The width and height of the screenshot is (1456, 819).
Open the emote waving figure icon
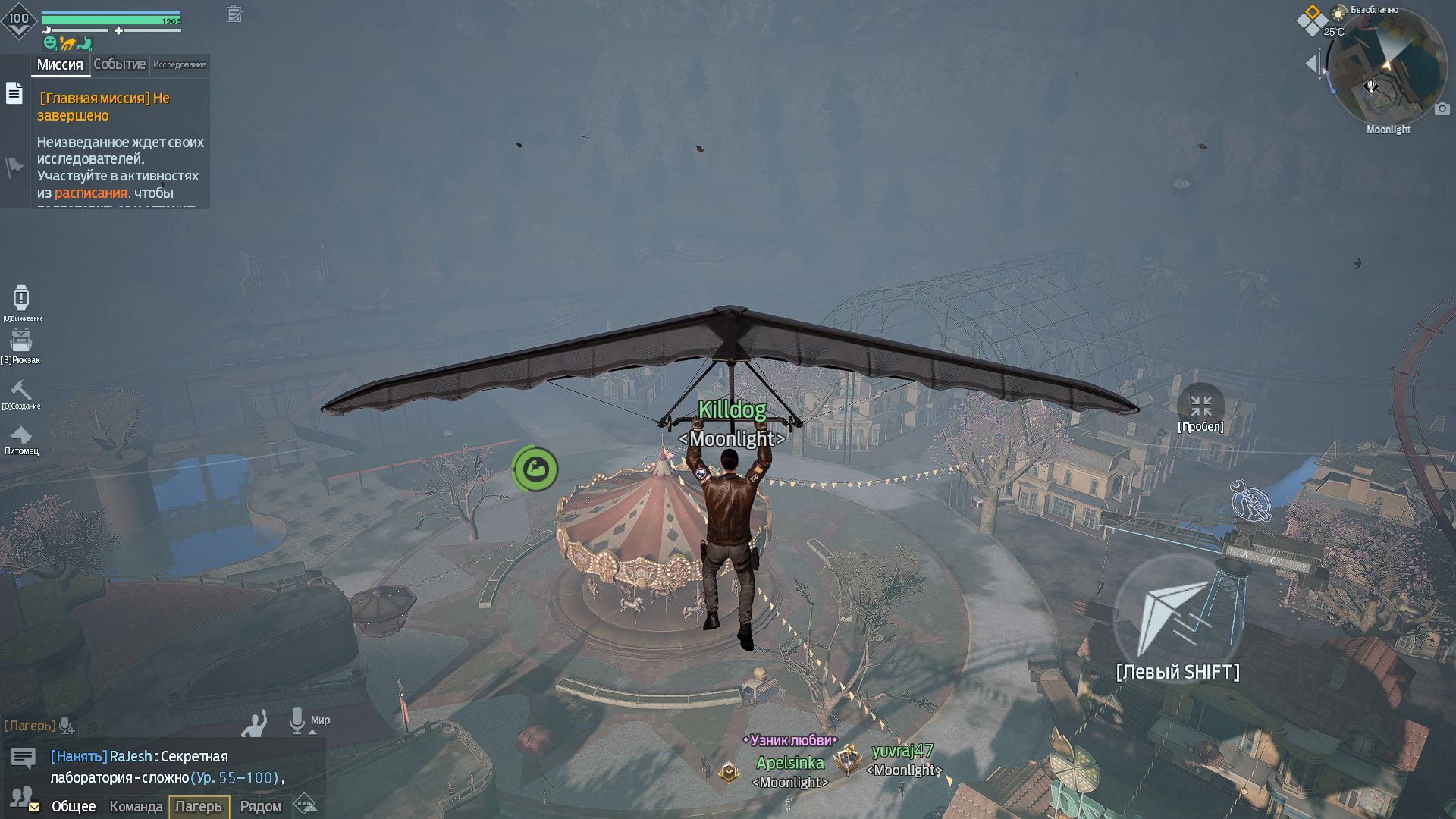(255, 724)
